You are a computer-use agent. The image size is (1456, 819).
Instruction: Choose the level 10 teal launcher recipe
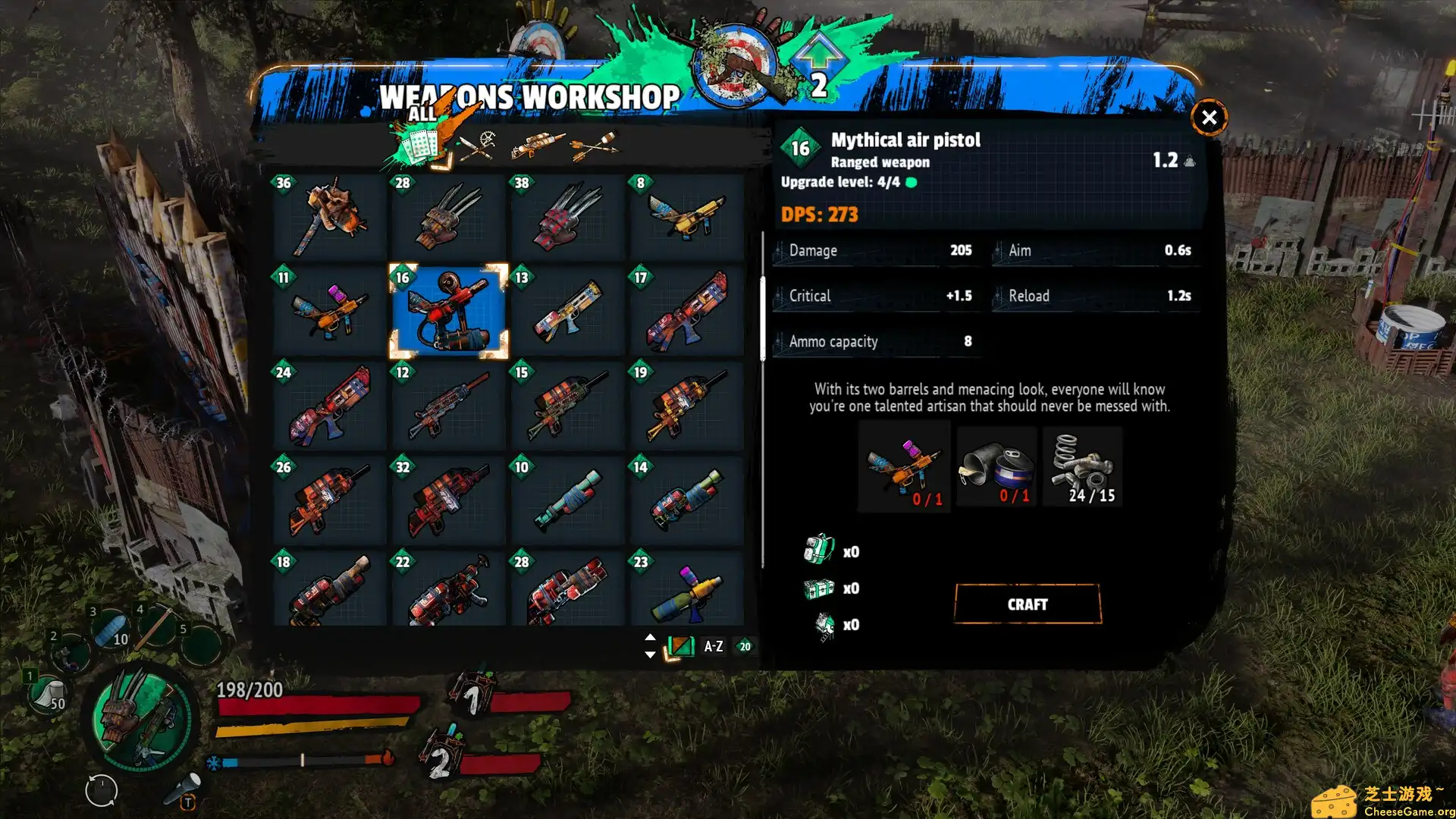(x=568, y=500)
